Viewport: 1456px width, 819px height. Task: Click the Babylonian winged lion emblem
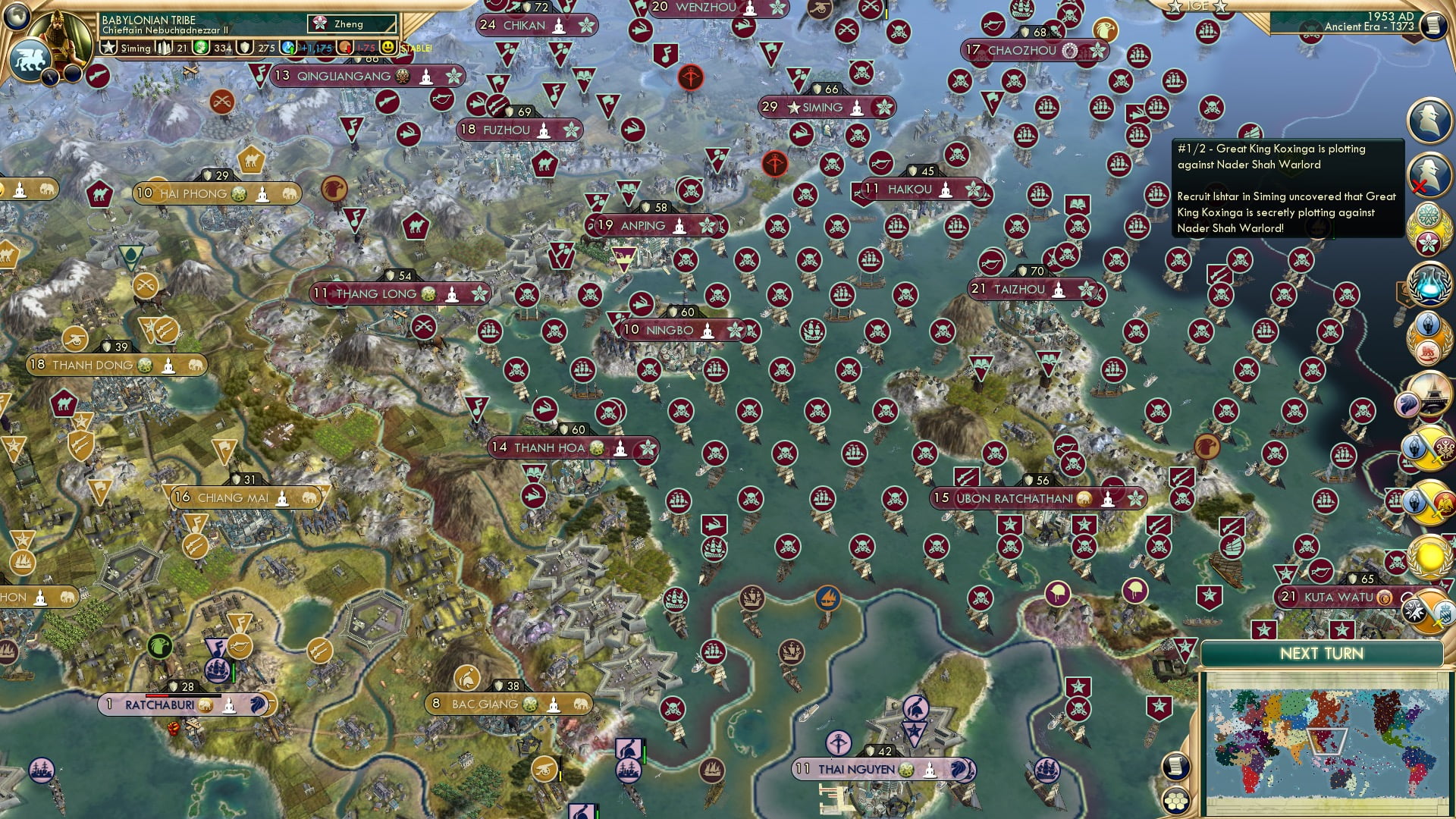(x=30, y=59)
